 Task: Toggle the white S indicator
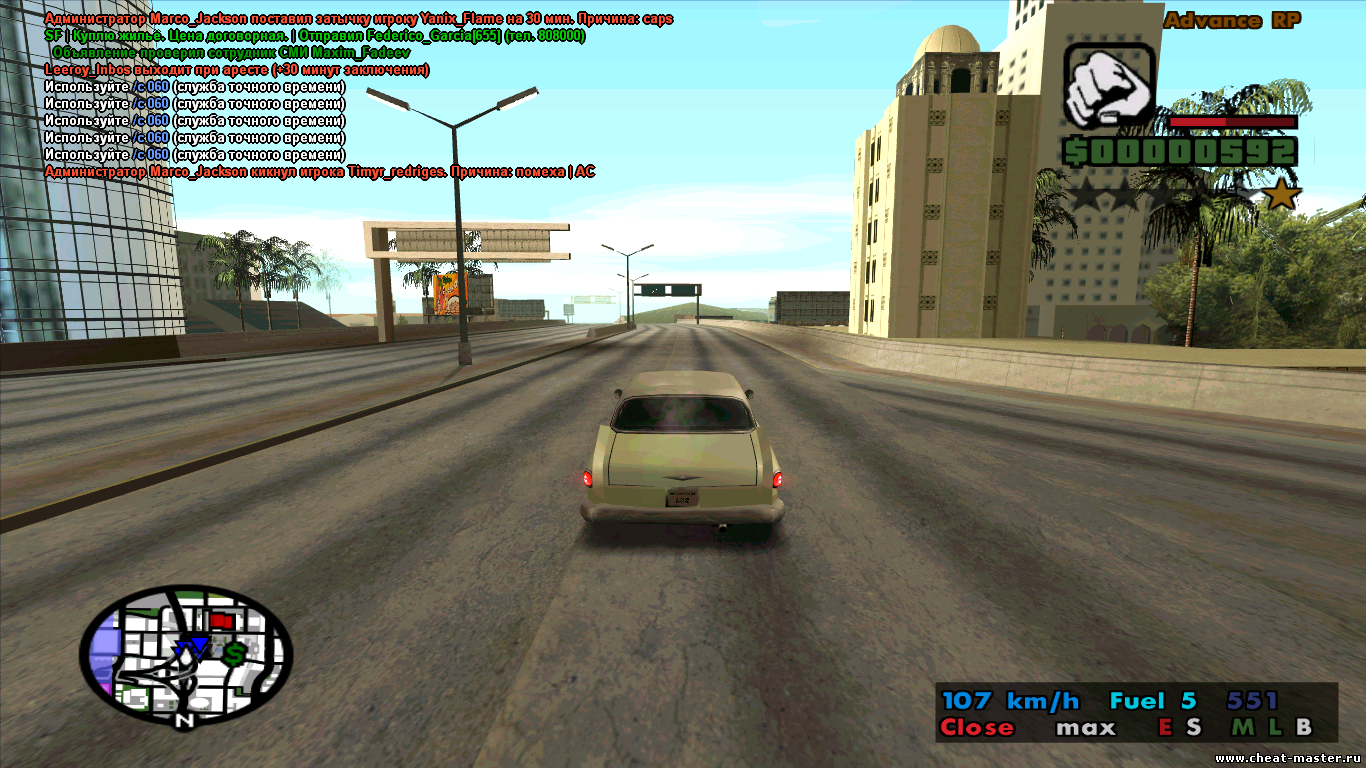1193,728
